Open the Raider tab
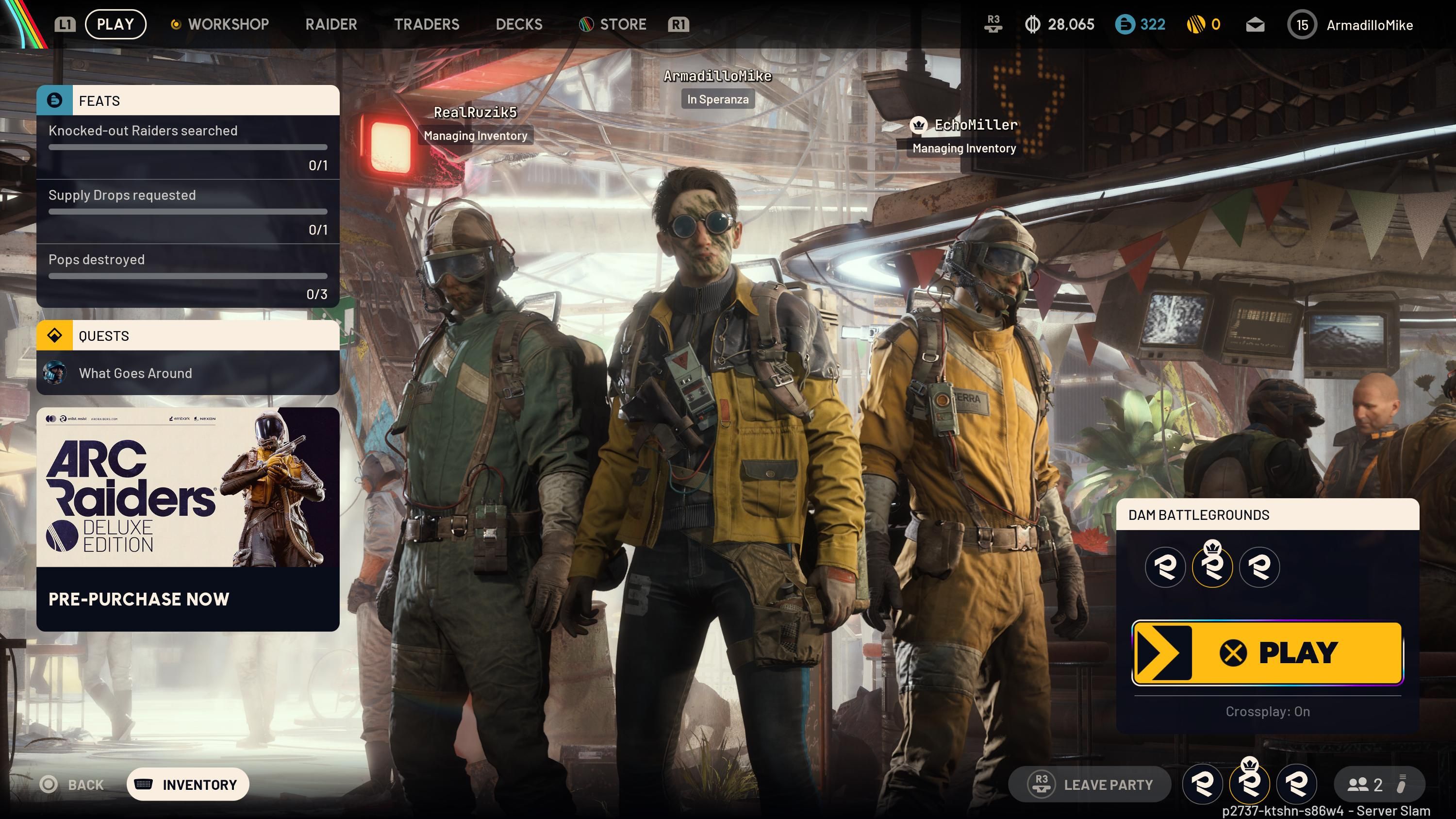 pyautogui.click(x=331, y=24)
